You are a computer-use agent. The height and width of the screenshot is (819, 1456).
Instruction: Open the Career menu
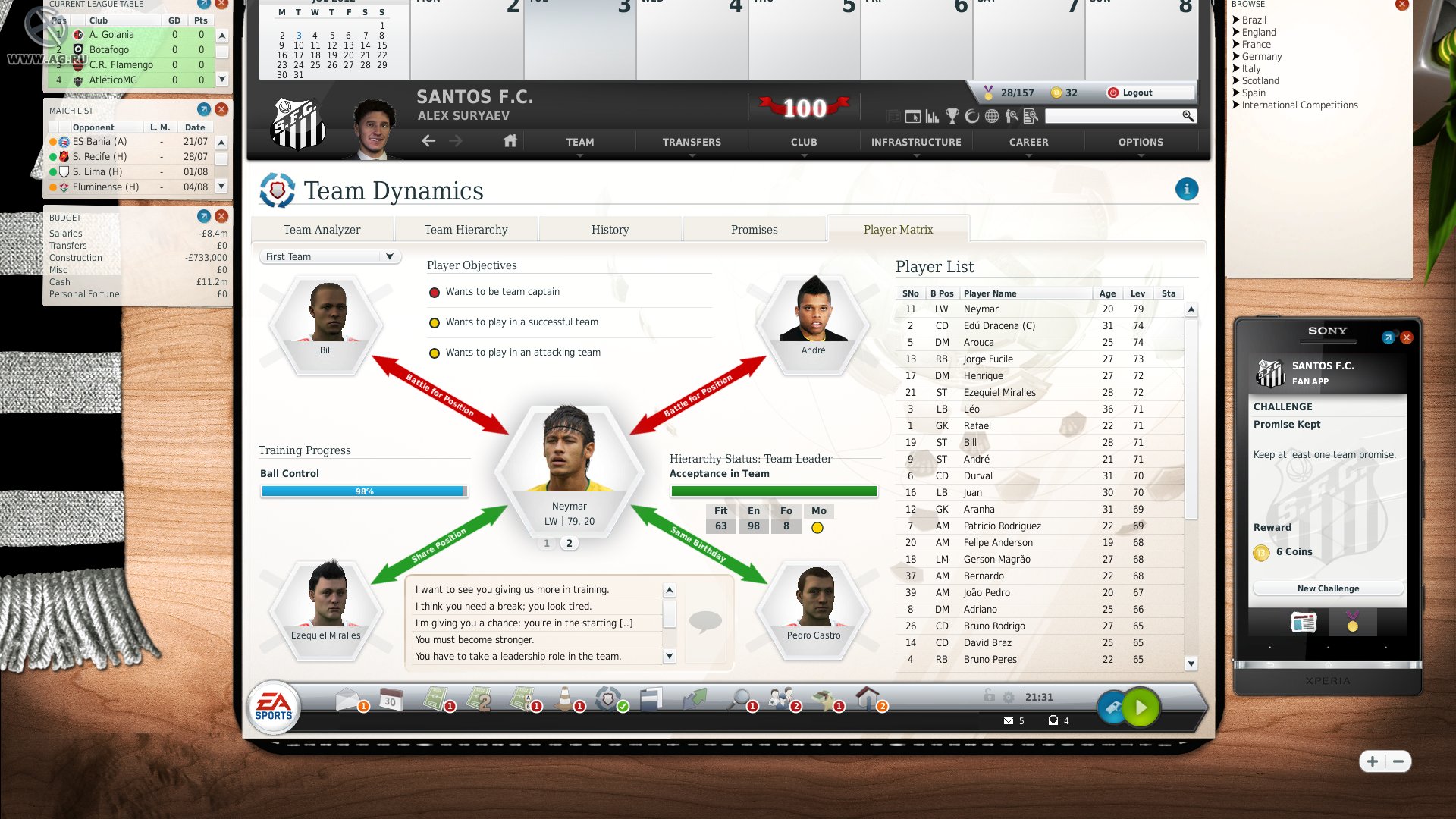tap(1028, 142)
